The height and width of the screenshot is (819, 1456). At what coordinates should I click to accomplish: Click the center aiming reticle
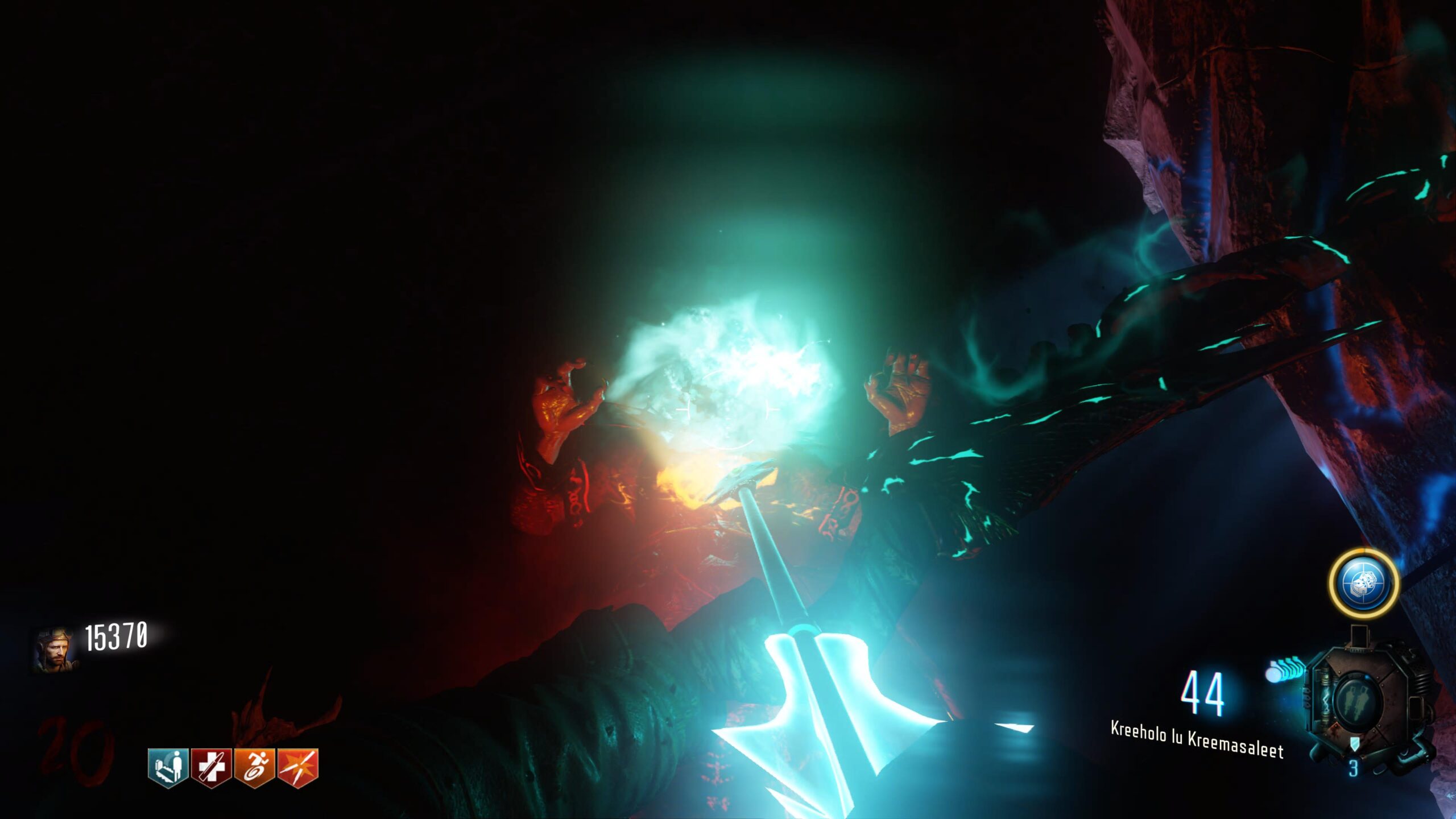[x=728, y=409]
